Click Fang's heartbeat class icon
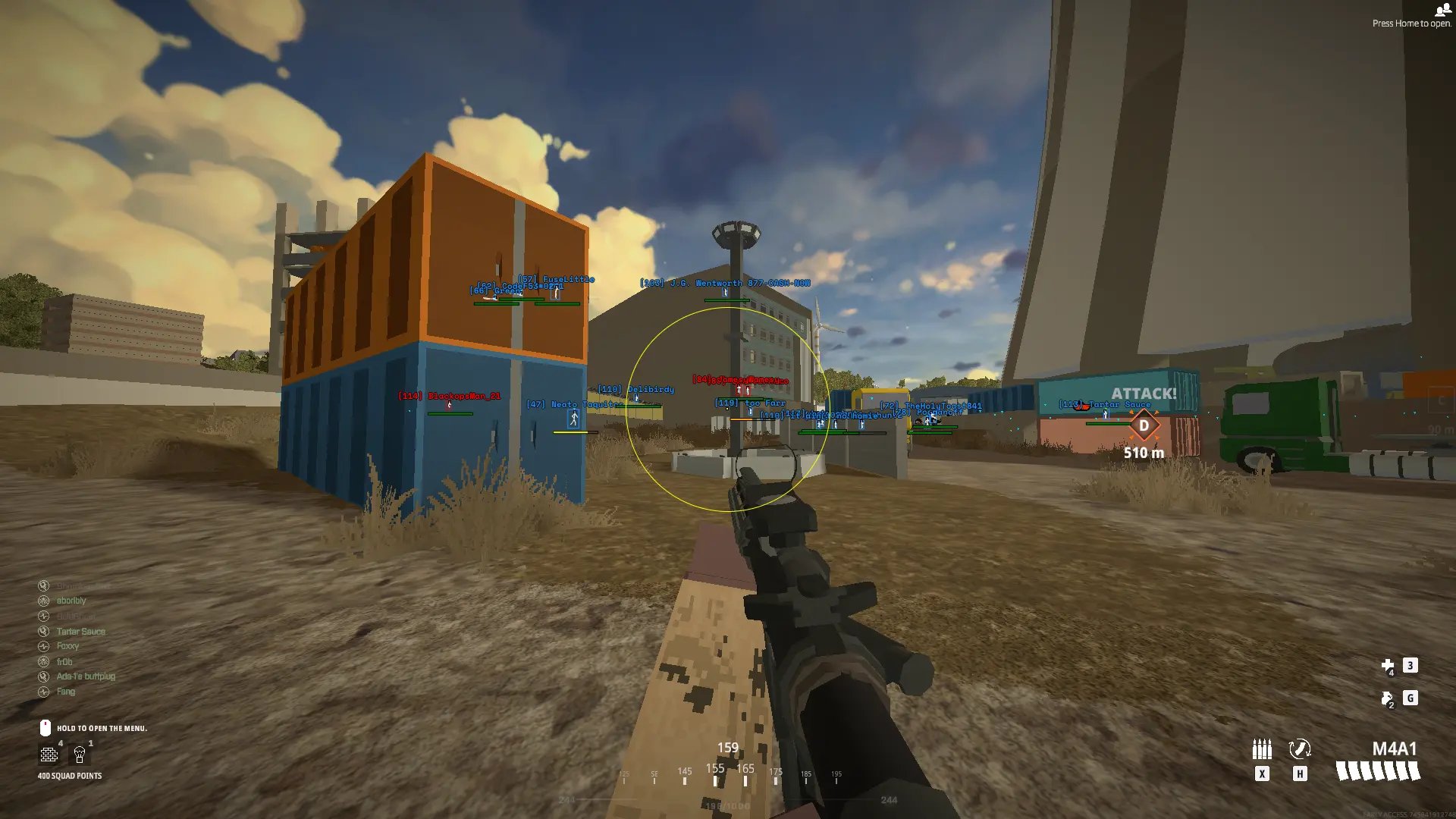This screenshot has width=1456, height=819. point(43,691)
